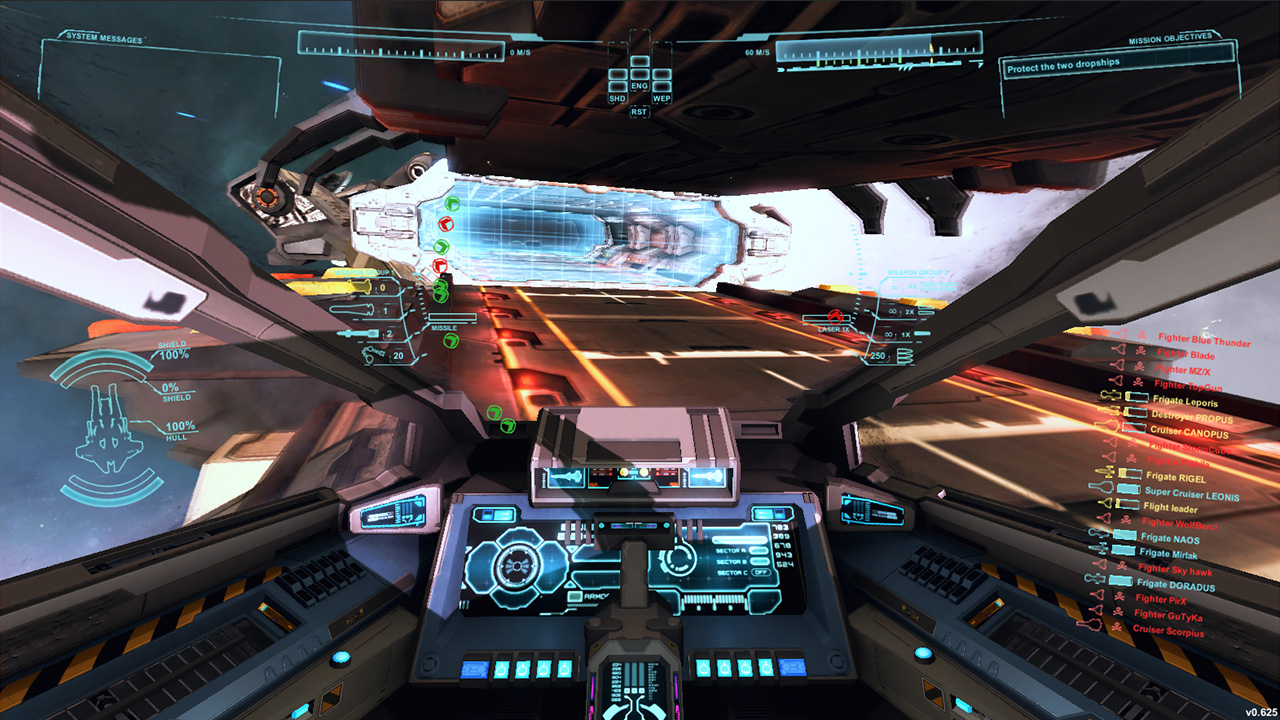
Task: Toggle the SECTOR A switch
Action: (759, 551)
